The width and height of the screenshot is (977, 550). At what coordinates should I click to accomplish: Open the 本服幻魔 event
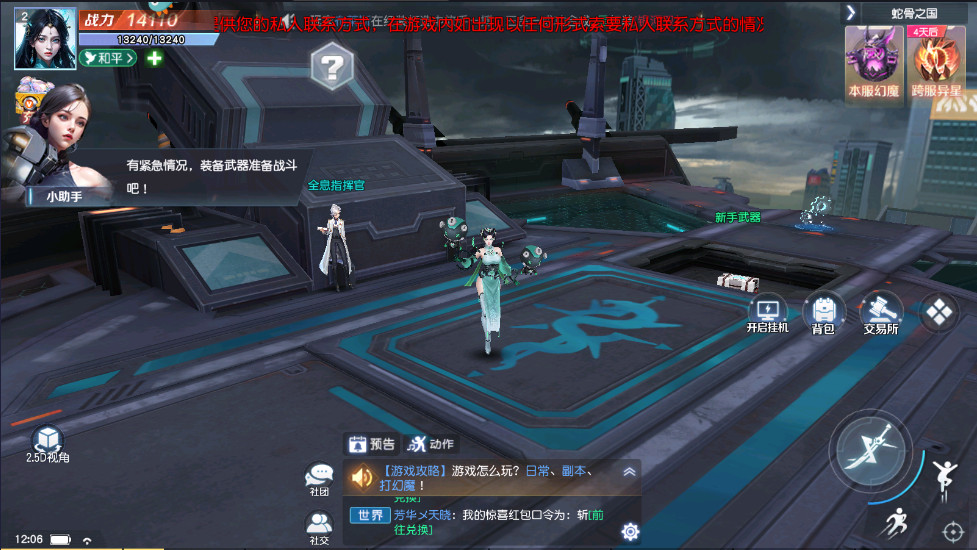coord(873,58)
